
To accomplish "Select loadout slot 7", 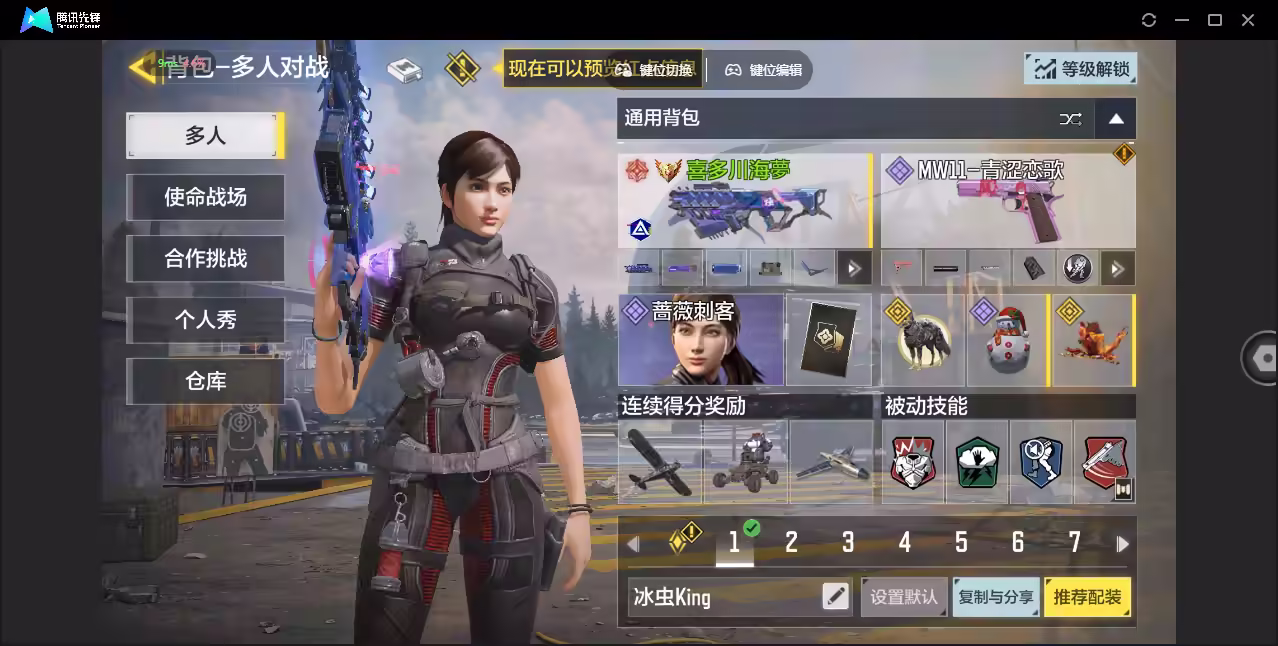I will coord(1074,543).
